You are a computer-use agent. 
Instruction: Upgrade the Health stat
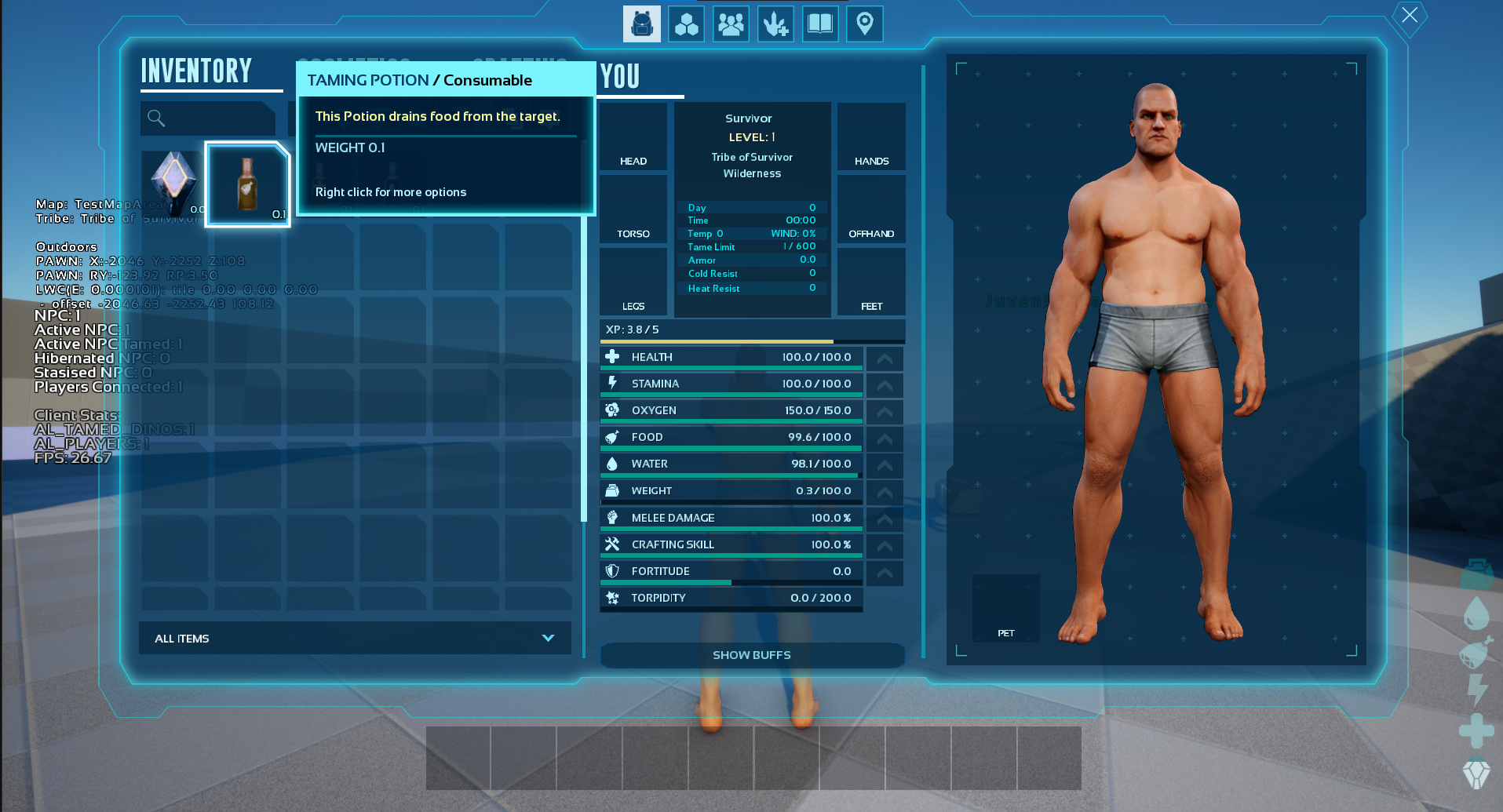(885, 358)
